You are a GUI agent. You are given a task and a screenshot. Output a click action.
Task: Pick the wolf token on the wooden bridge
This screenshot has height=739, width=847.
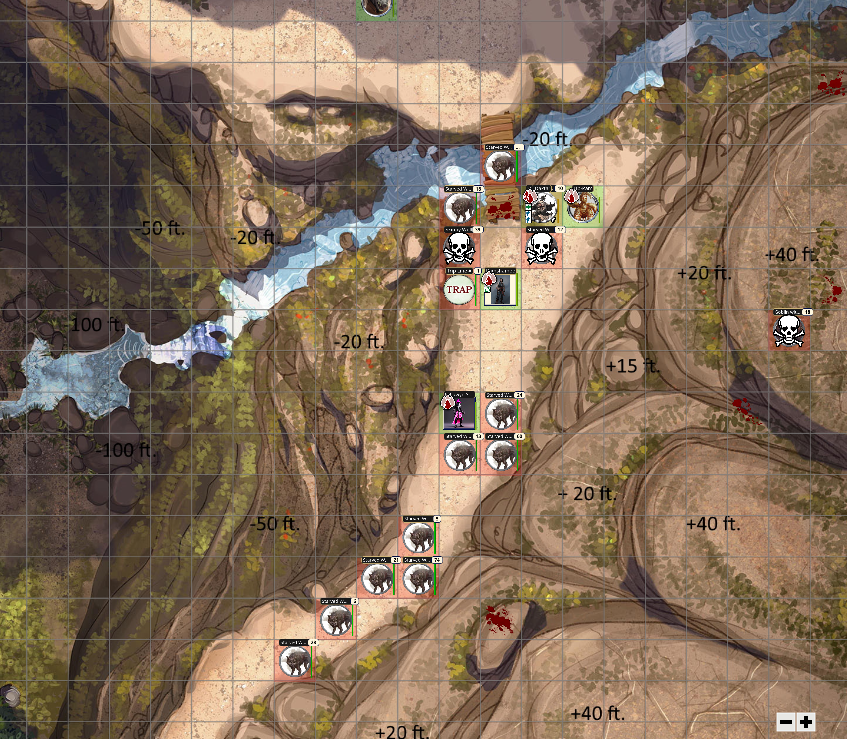500,165
